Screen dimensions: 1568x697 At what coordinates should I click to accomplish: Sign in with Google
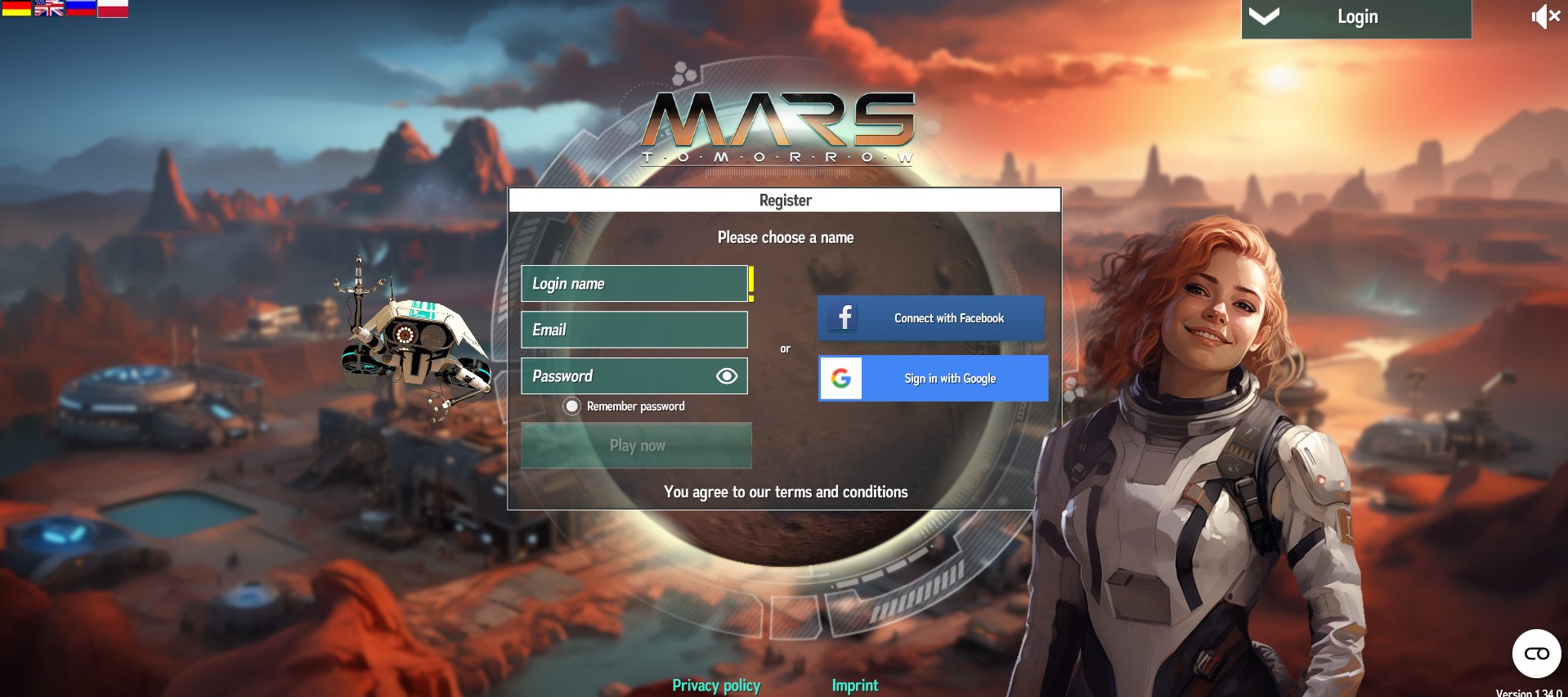pos(933,379)
